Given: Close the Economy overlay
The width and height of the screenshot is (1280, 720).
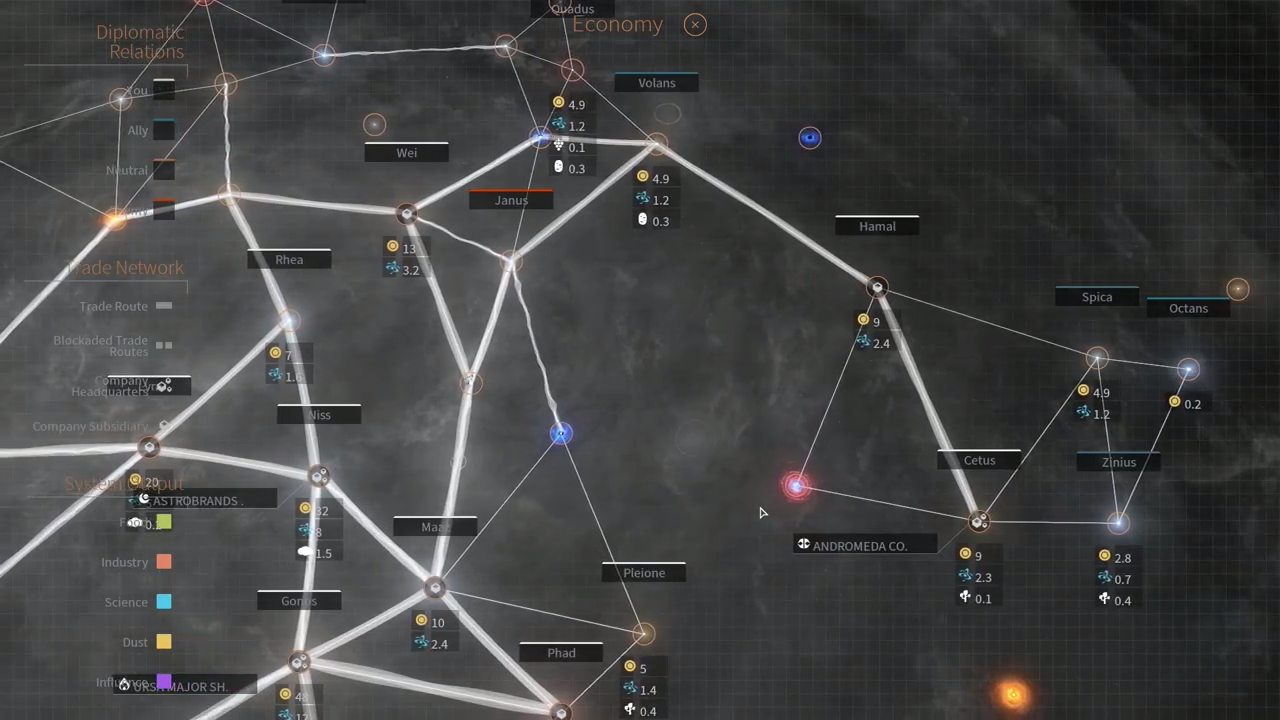Looking at the screenshot, I should tap(694, 24).
